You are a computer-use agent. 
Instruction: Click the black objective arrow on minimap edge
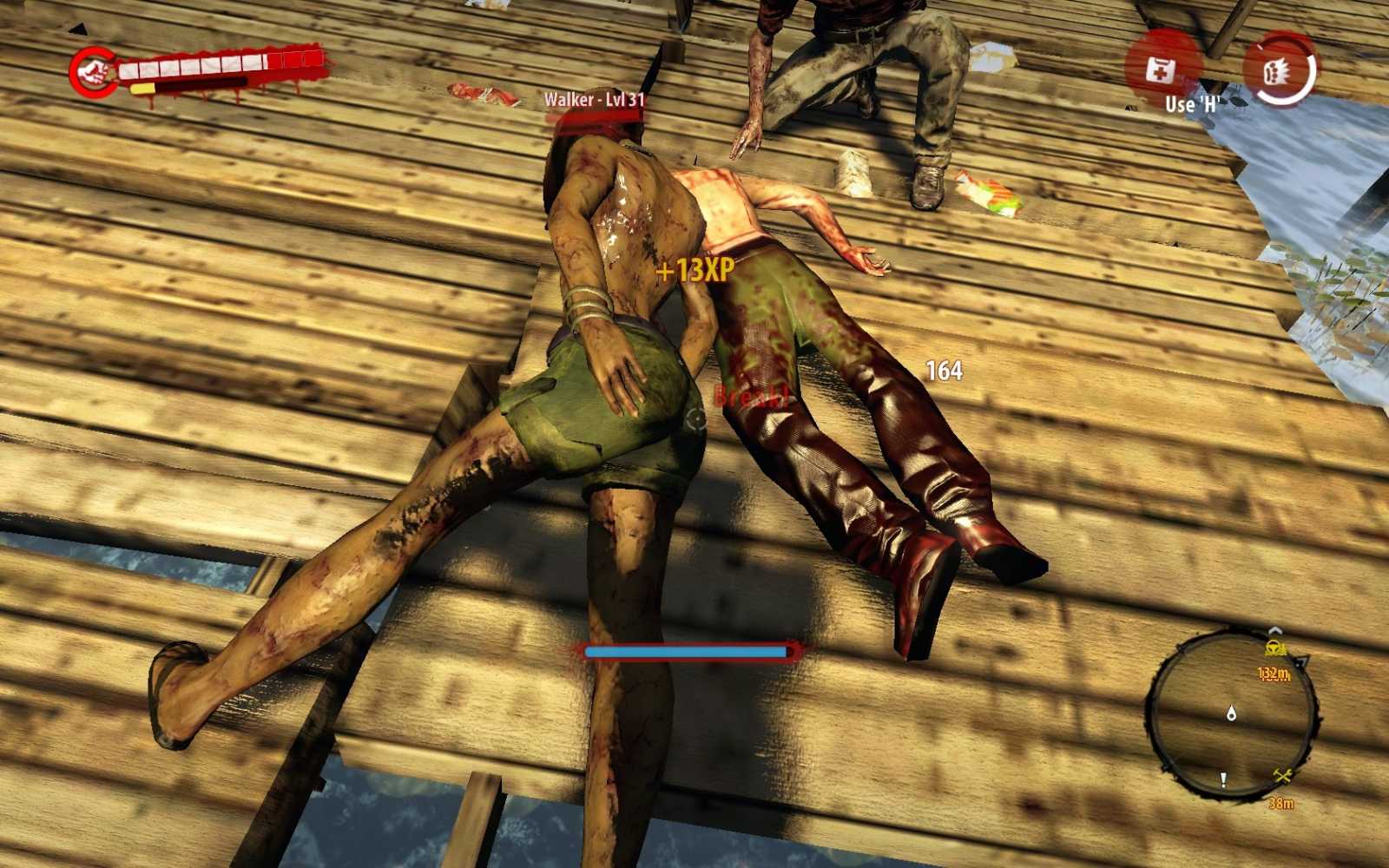point(1301,663)
